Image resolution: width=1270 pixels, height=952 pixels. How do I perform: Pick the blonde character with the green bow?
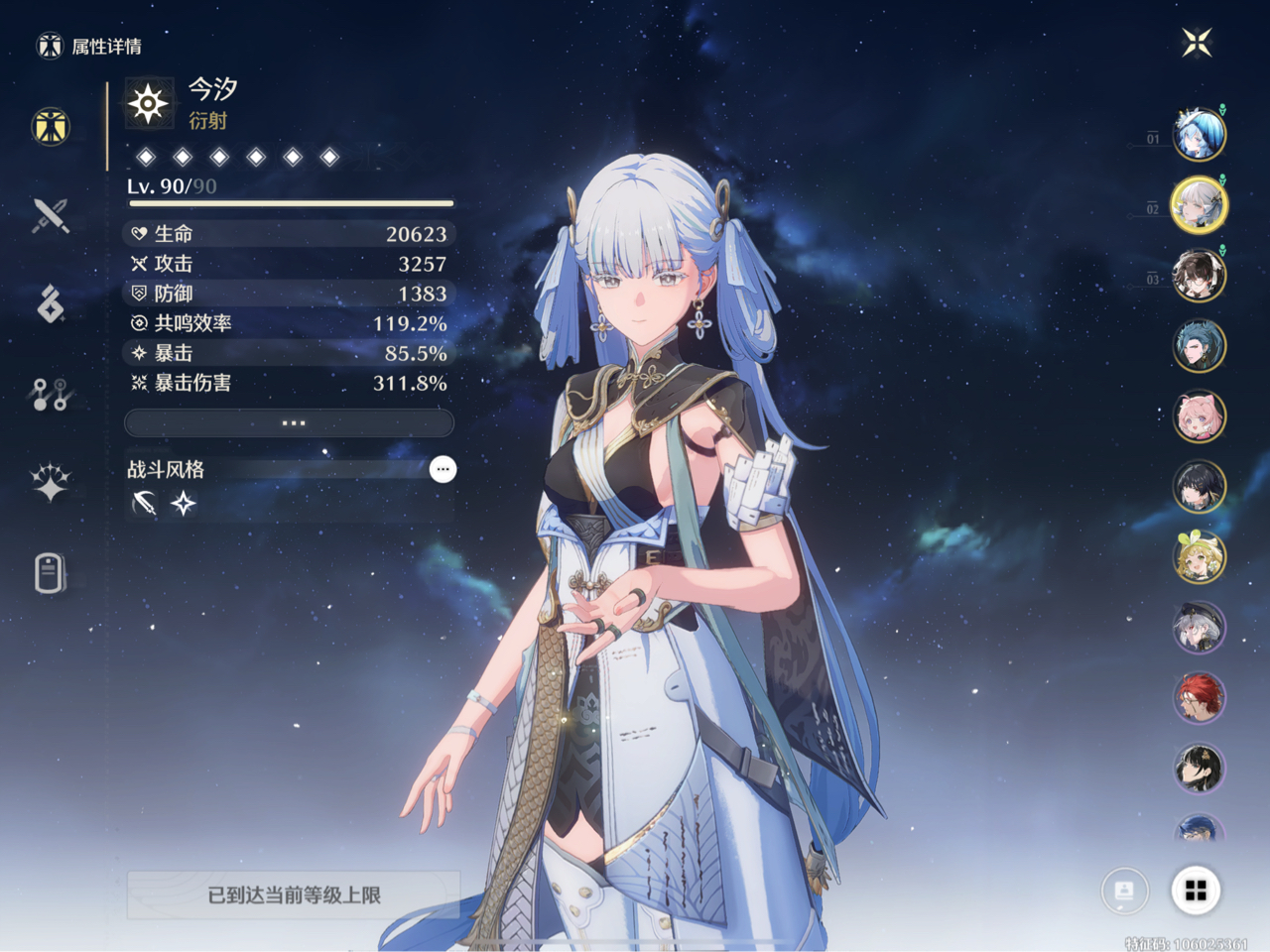(1199, 557)
